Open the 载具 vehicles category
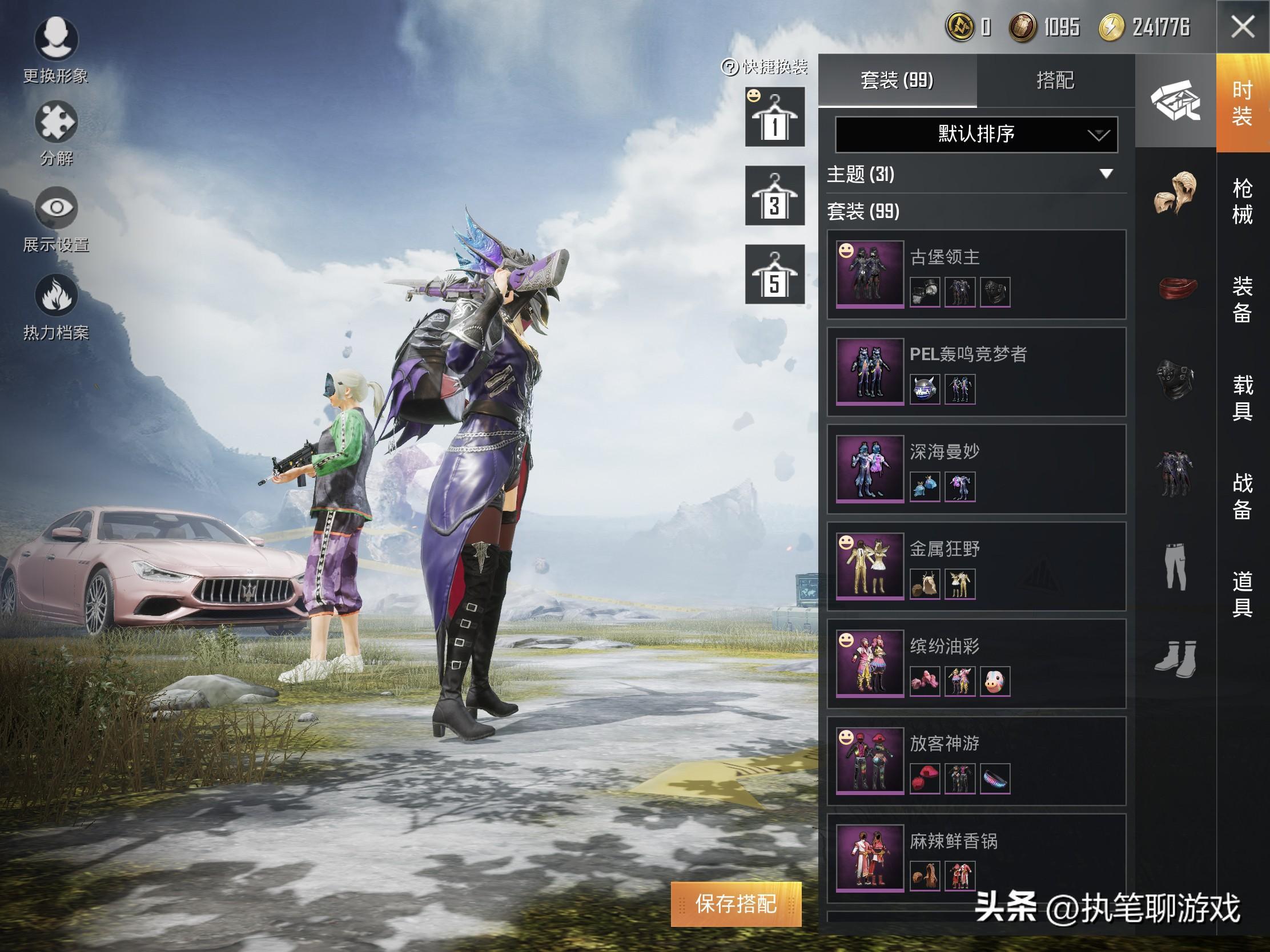 coord(1242,398)
